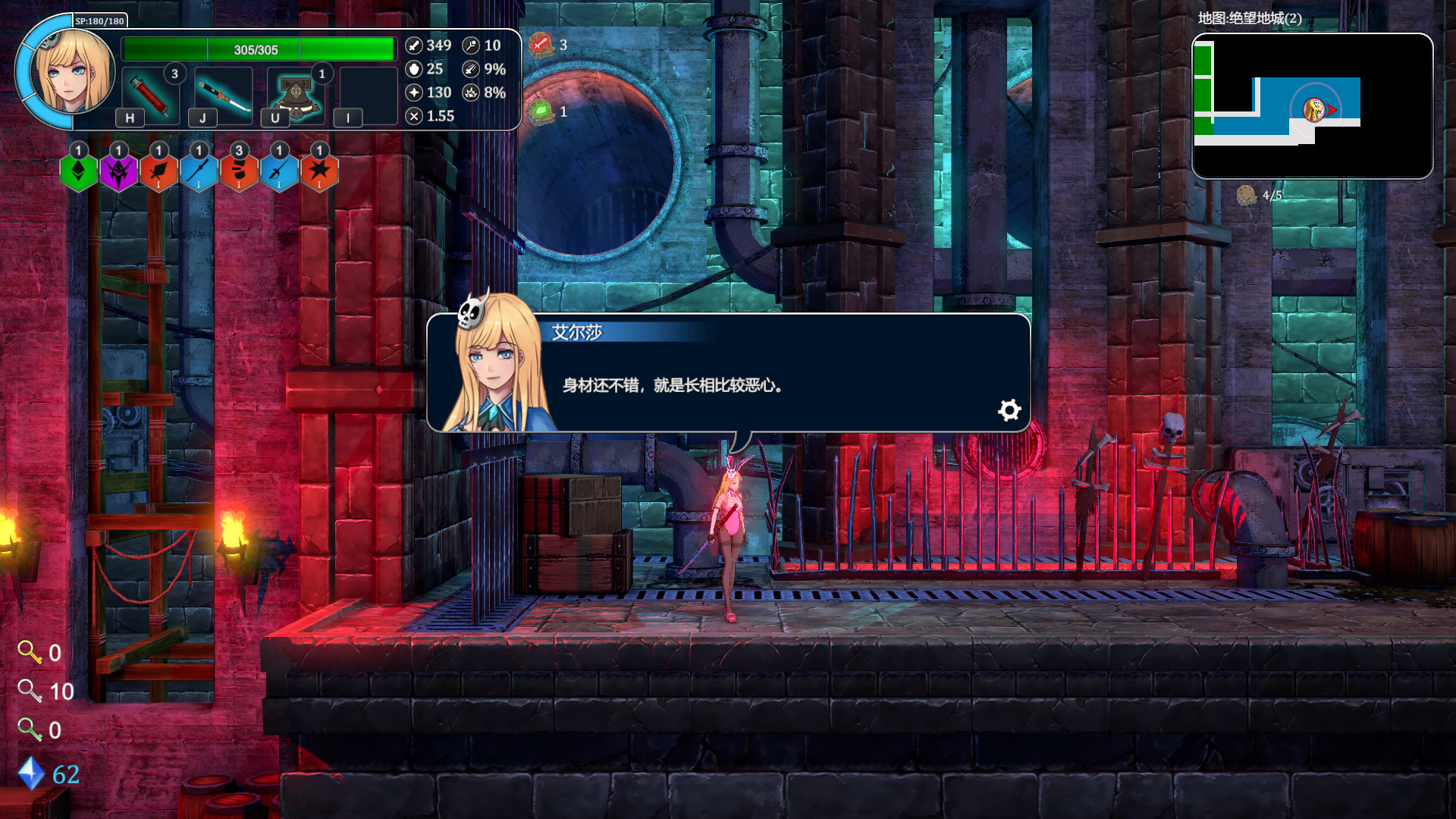1456x819 pixels.
Task: Select the green crystal hexagon buff
Action: (x=78, y=171)
